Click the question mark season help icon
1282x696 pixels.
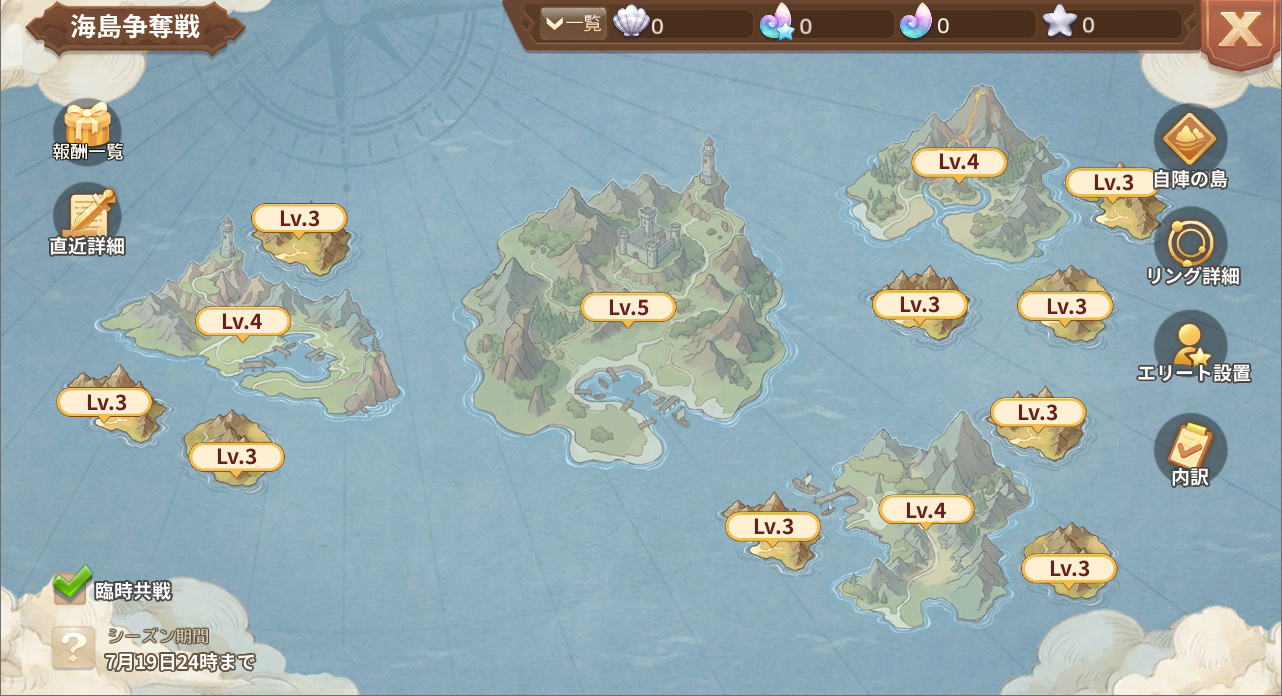tap(74, 647)
